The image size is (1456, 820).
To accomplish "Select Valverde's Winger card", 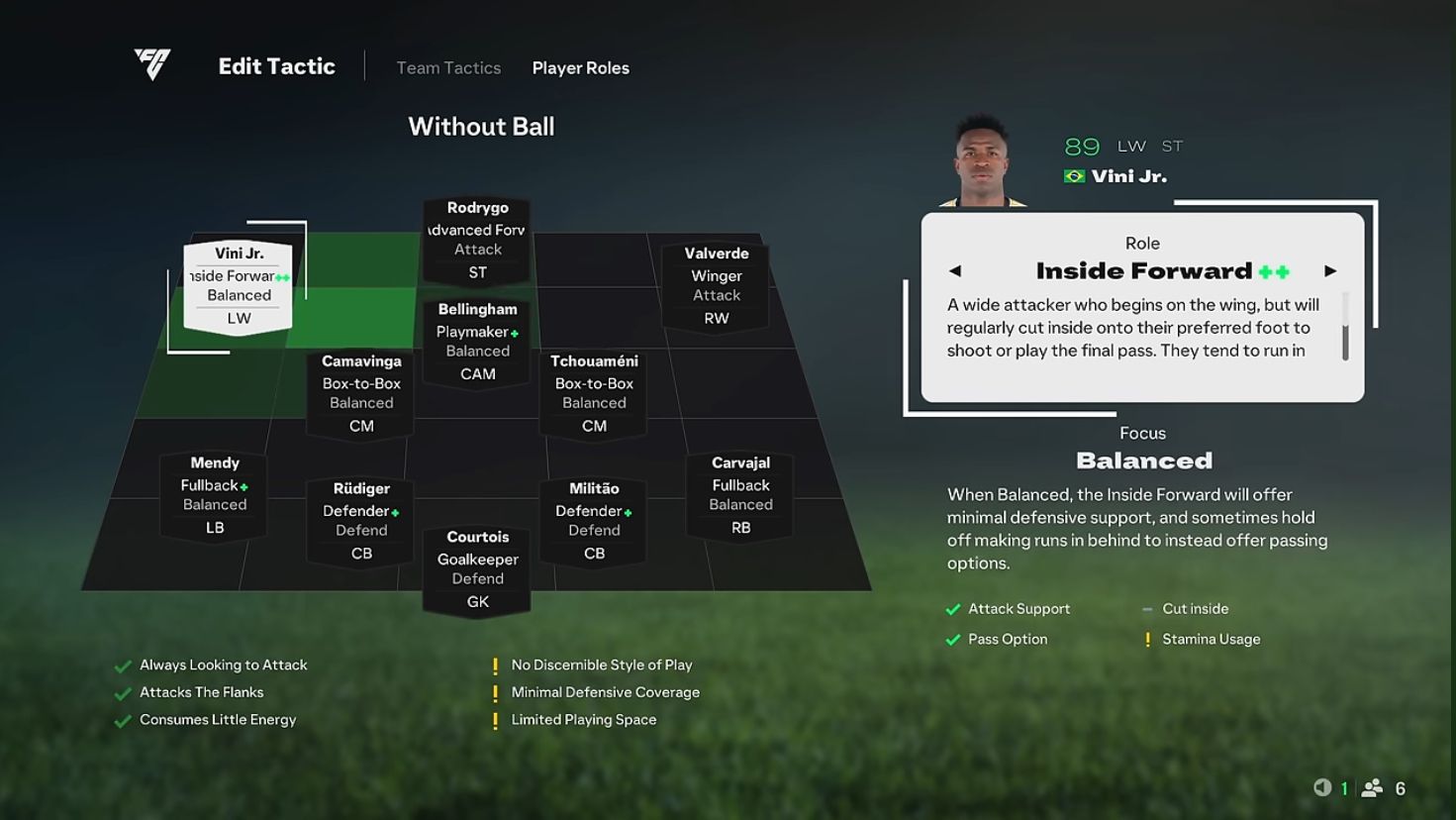I will [716, 284].
